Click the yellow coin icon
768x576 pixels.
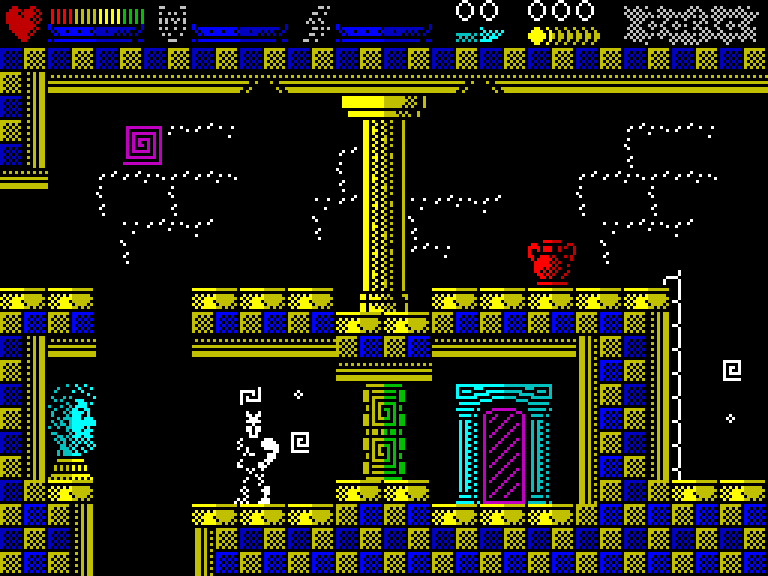[x=537, y=36]
